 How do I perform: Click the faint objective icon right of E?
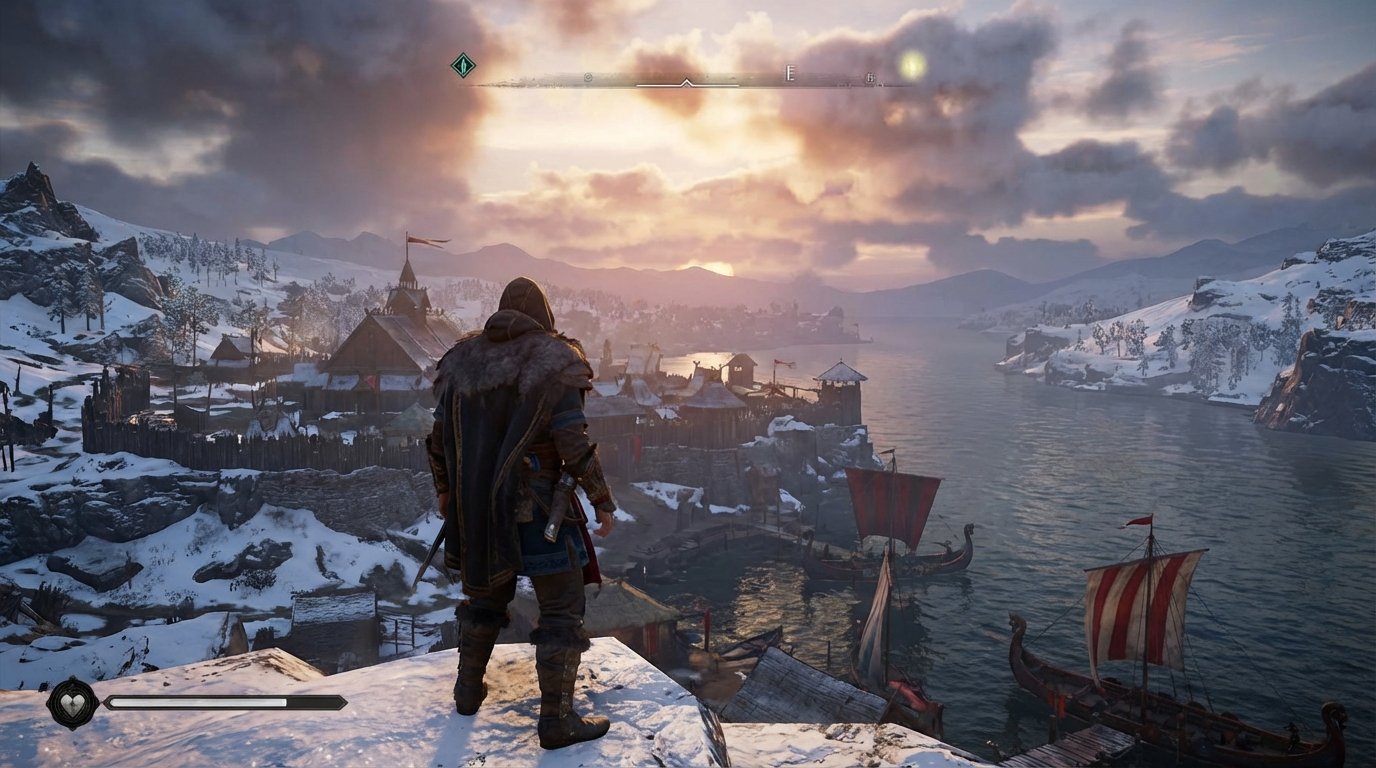tap(869, 76)
